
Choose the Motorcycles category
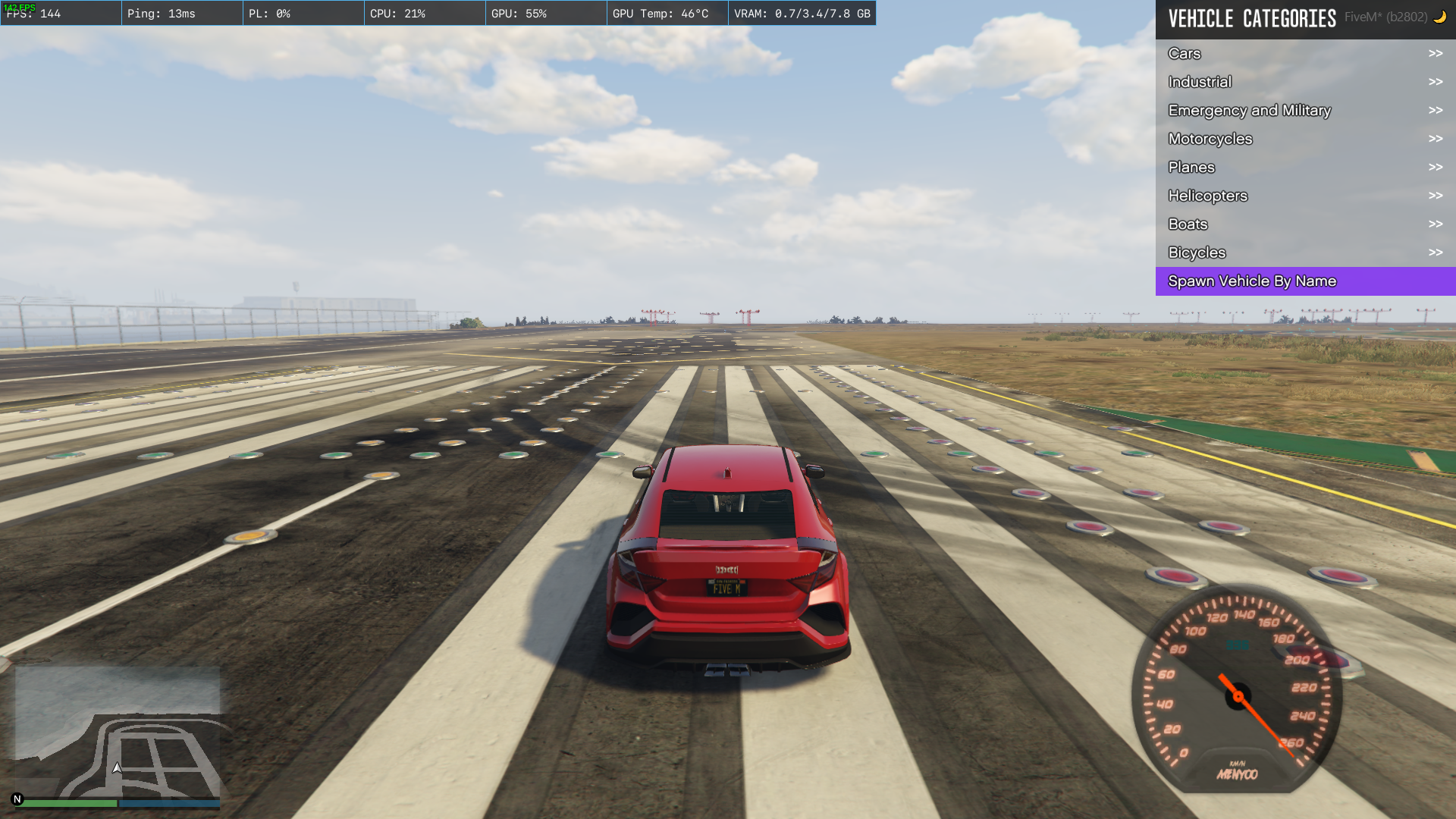click(1304, 139)
